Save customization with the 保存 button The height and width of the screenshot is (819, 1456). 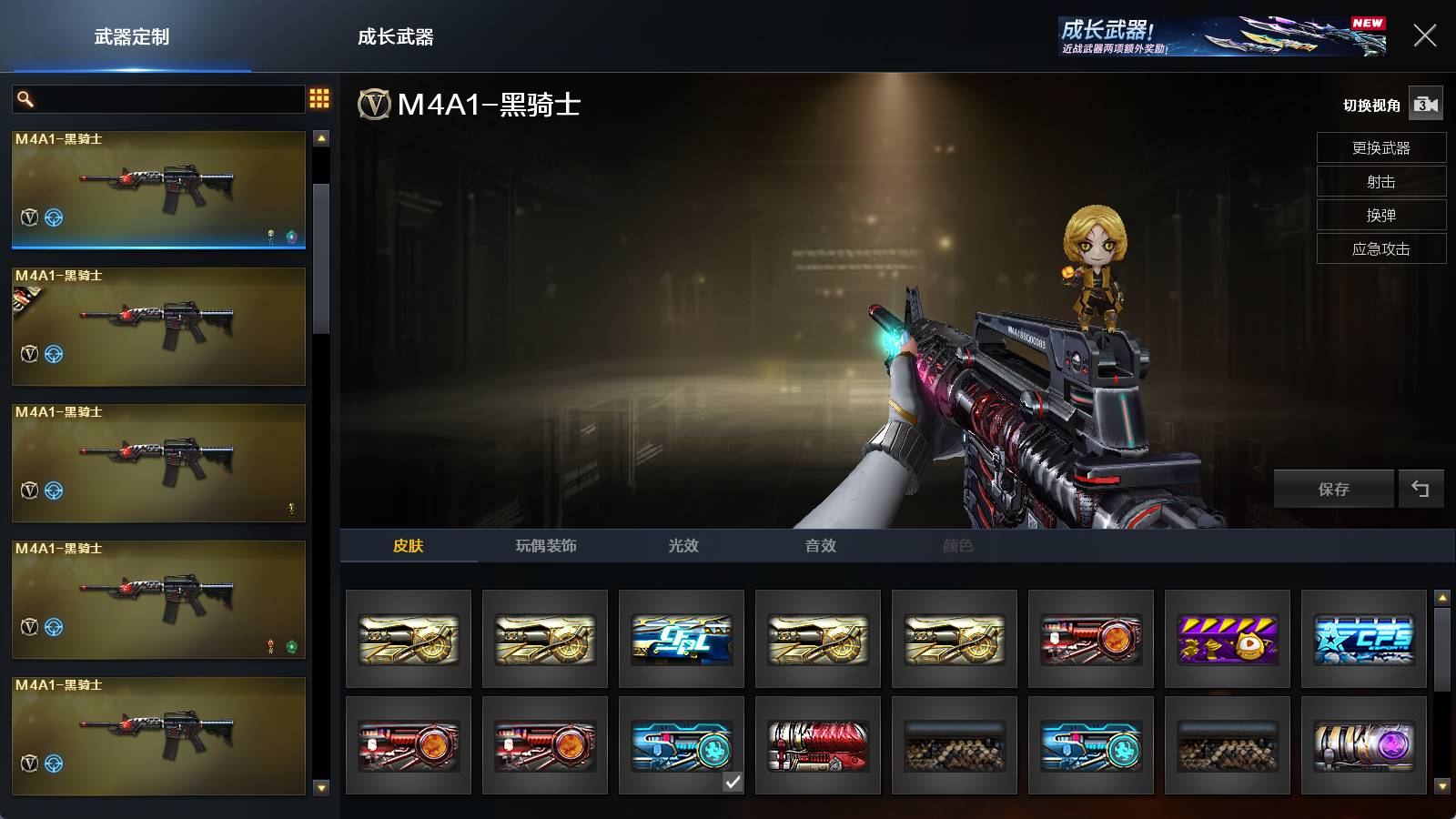pyautogui.click(x=1333, y=489)
